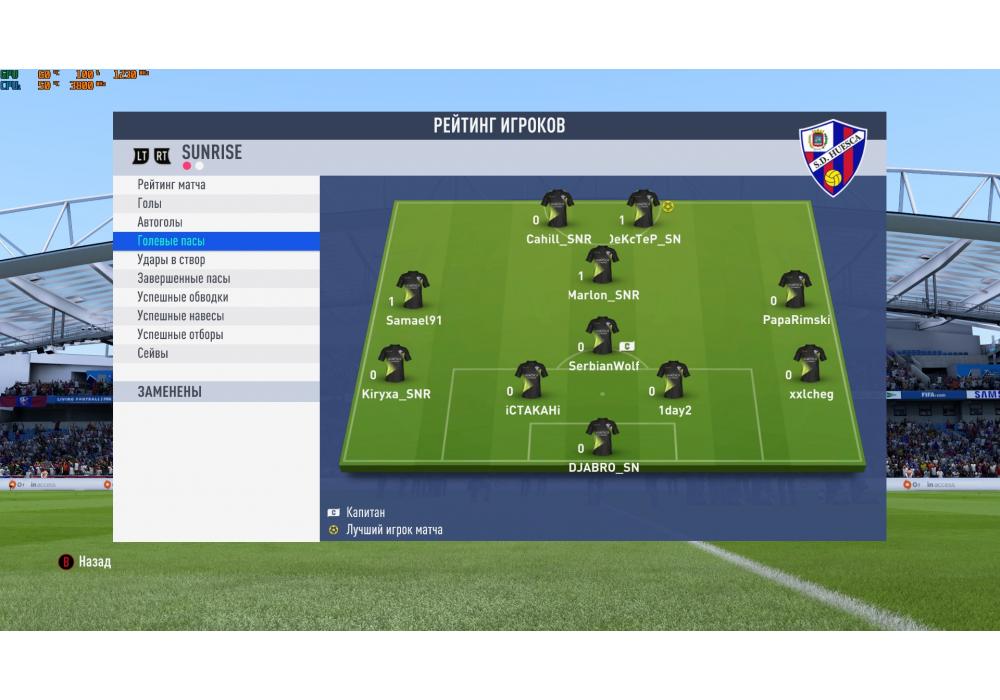1000x700 pixels.
Task: Select player Samael91 on the pitch
Action: [412, 291]
